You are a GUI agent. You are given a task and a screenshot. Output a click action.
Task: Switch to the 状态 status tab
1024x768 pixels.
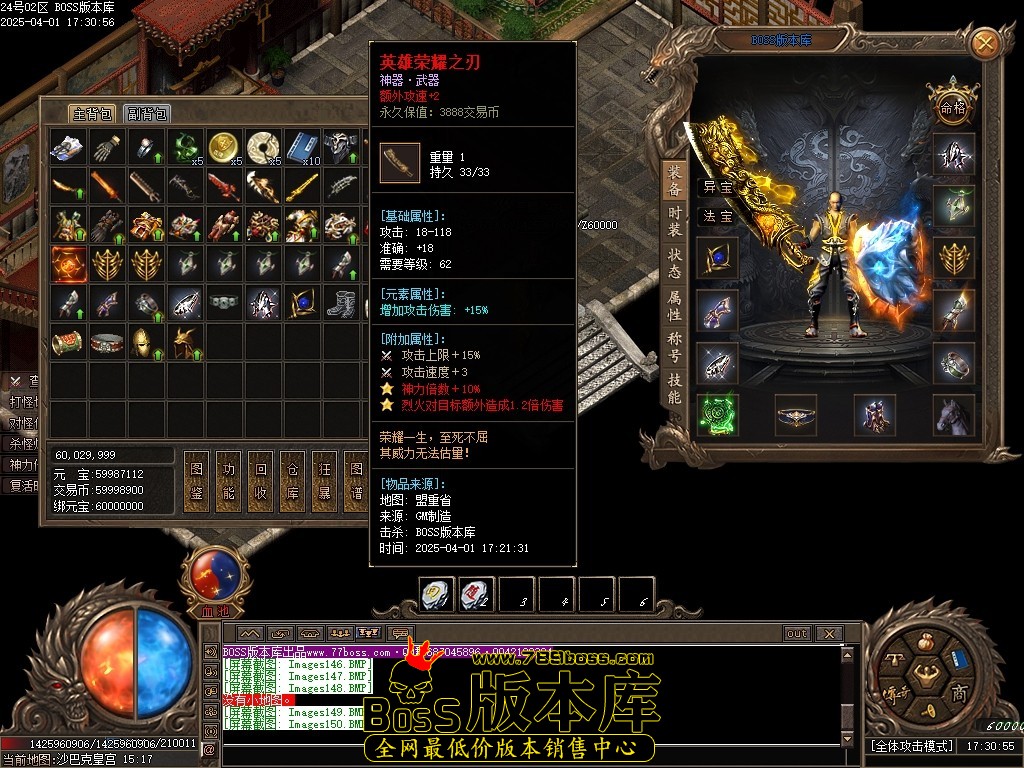[675, 264]
